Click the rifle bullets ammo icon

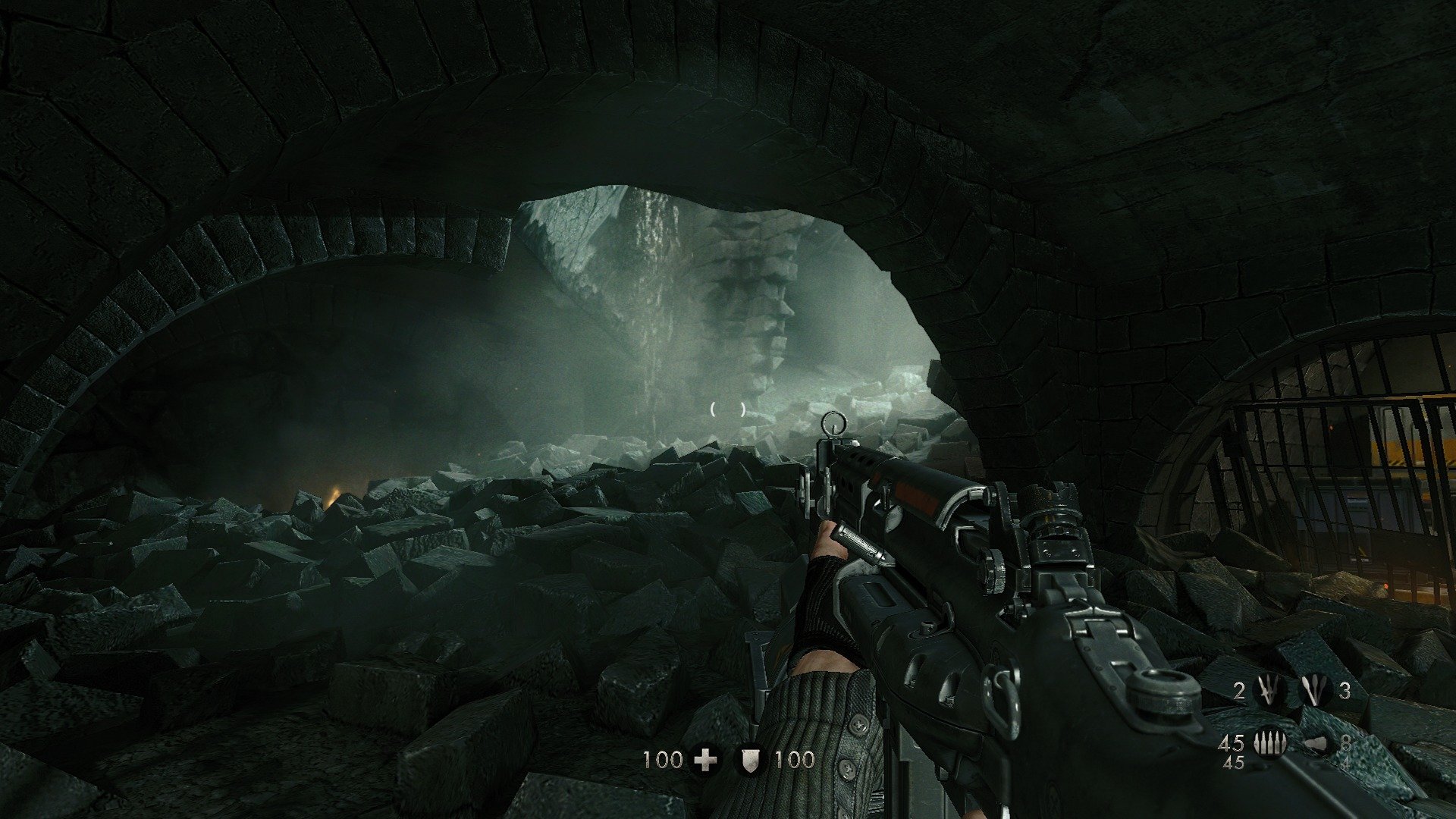[x=1269, y=743]
